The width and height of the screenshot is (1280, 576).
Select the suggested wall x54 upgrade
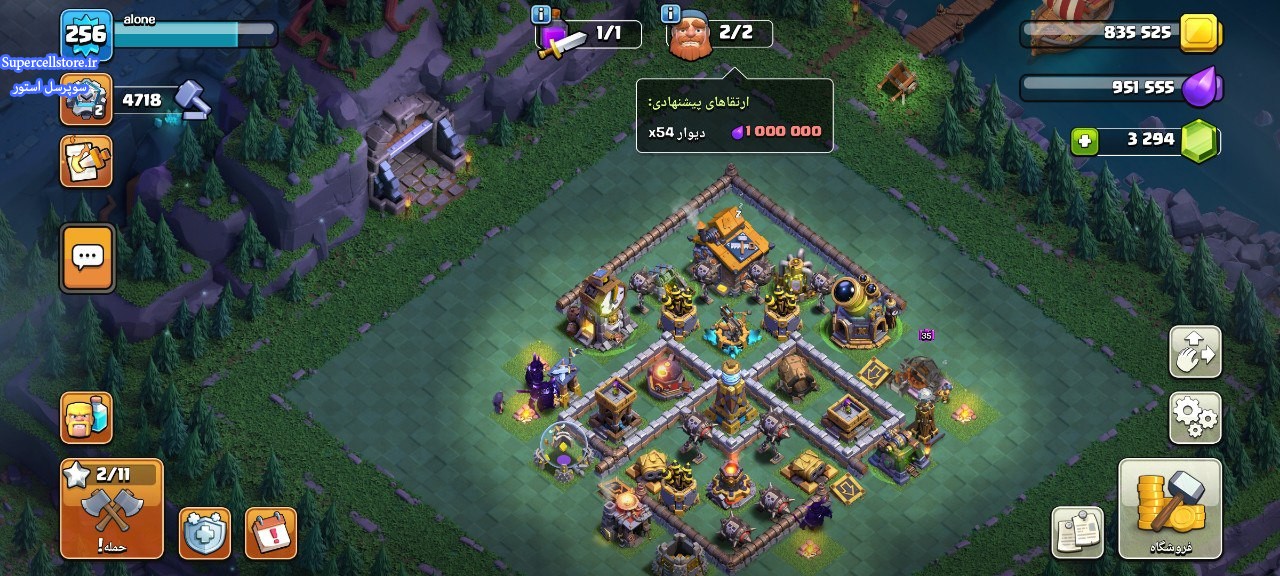coord(734,131)
